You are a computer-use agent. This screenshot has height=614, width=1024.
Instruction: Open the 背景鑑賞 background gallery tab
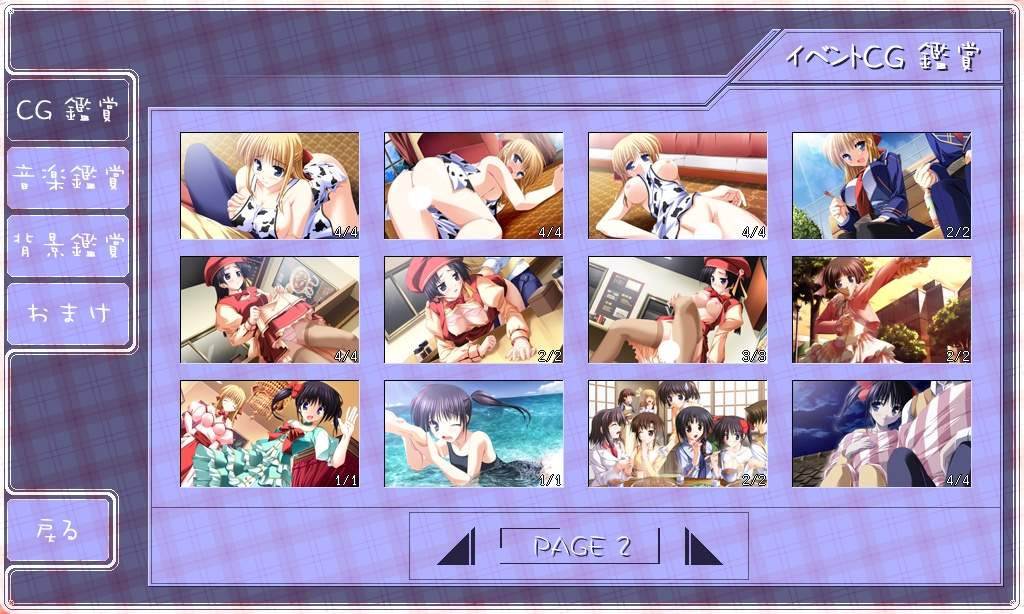(x=68, y=245)
